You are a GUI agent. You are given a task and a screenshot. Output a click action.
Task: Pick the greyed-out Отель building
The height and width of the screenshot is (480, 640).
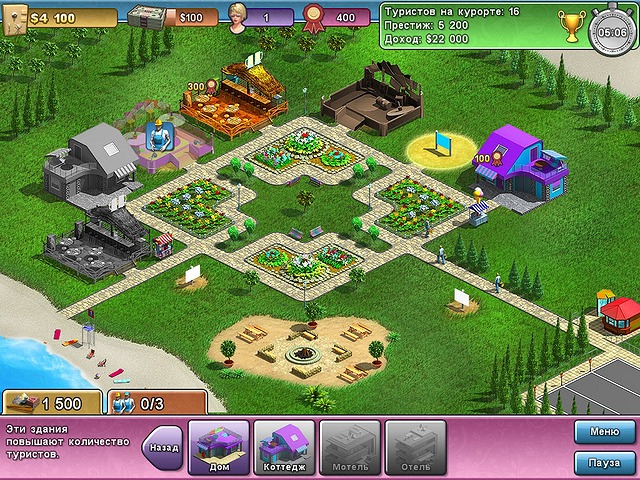(415, 446)
